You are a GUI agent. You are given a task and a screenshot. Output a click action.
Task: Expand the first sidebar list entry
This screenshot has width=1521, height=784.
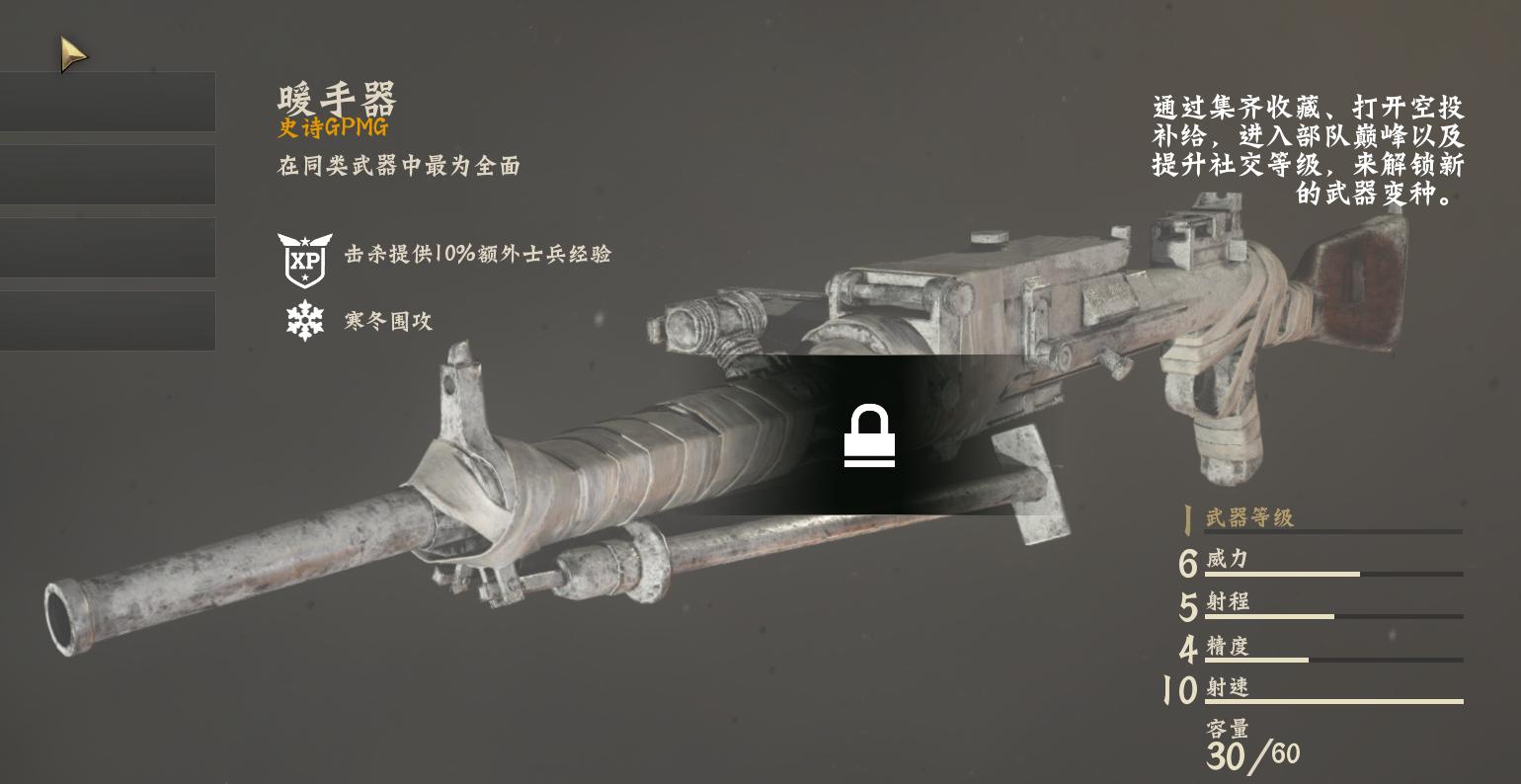pyautogui.click(x=108, y=101)
